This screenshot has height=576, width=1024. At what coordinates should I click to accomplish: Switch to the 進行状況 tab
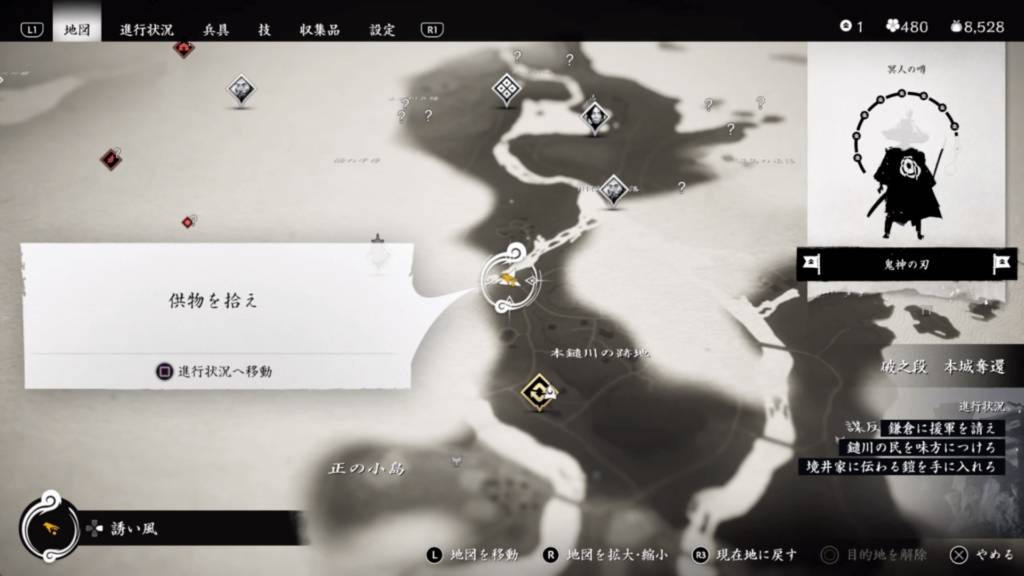pos(146,29)
